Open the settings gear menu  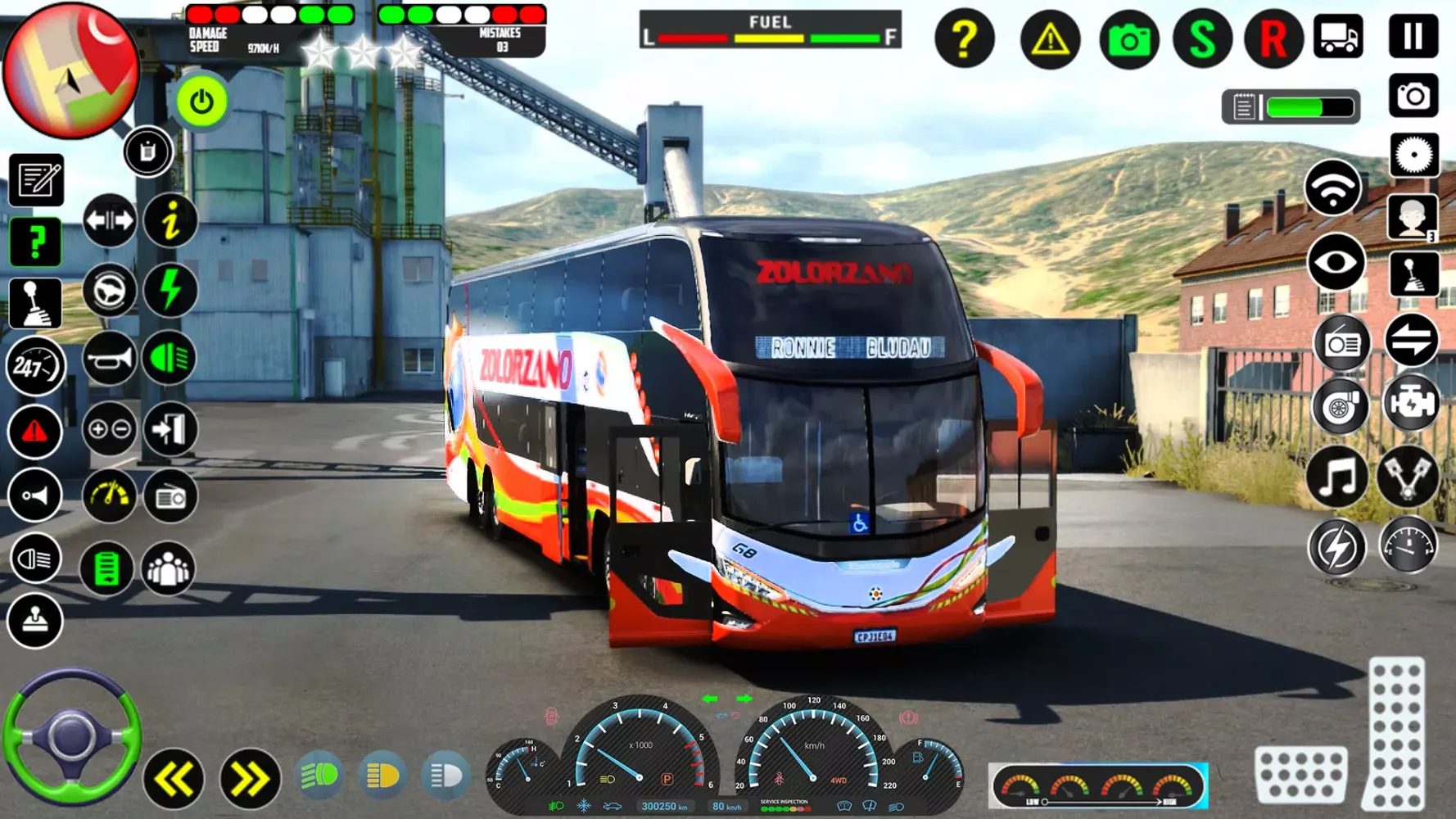click(1413, 155)
